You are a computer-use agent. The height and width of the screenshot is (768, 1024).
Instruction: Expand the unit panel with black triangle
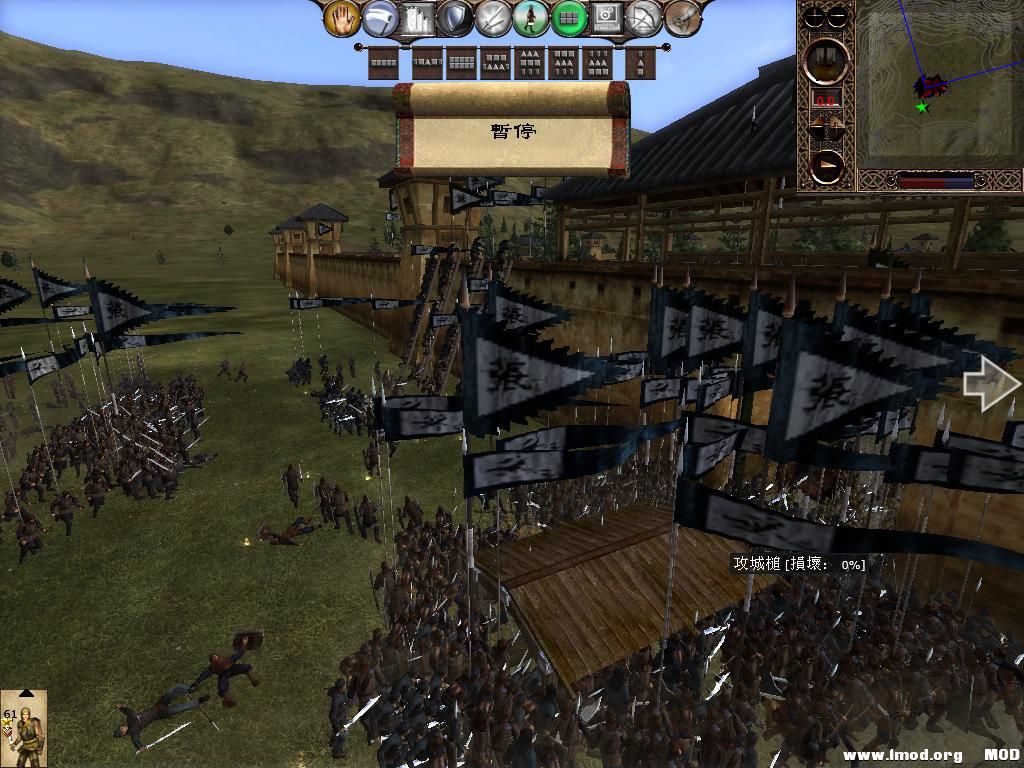[x=25, y=693]
